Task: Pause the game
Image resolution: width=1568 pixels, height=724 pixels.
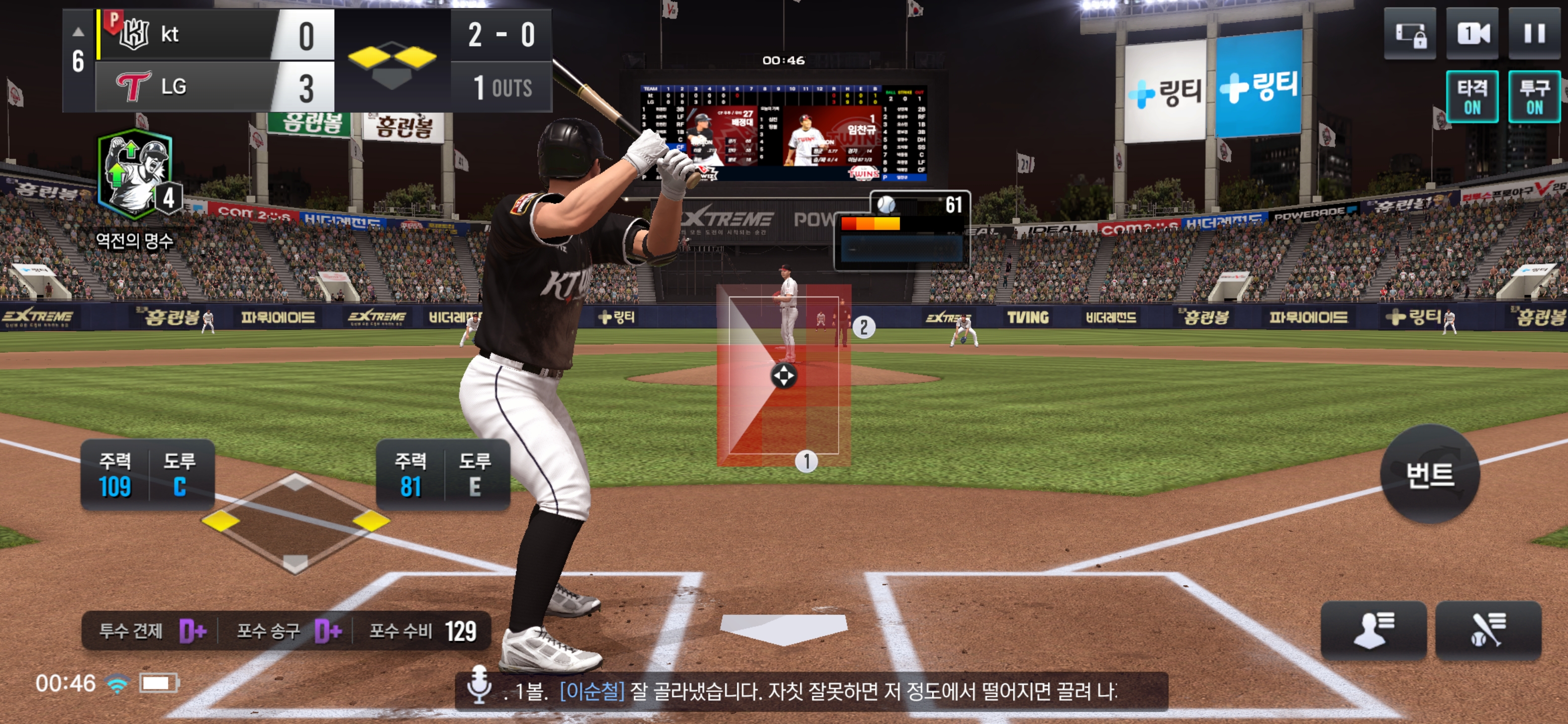Action: pos(1534,34)
